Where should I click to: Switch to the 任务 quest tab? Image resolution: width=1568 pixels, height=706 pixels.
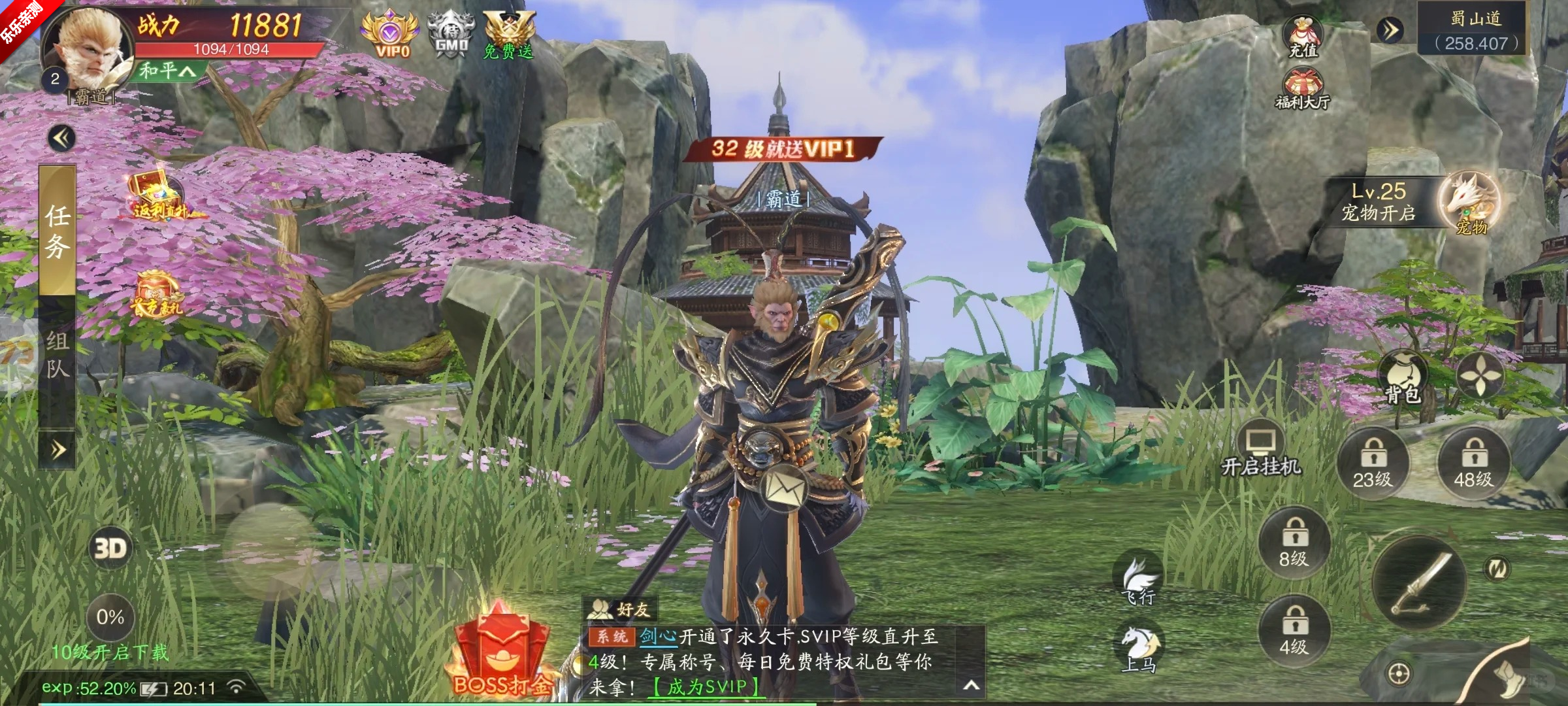57,232
